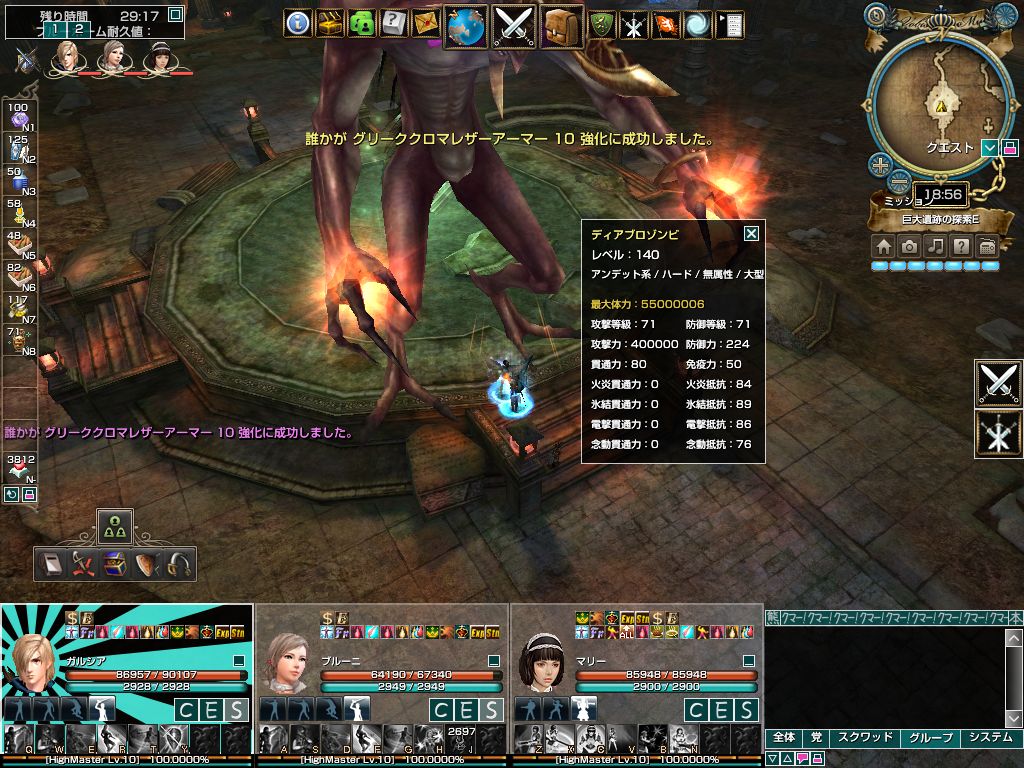Close the ディアブロゾンビ monster info panel
This screenshot has width=1024, height=768.
pos(751,234)
